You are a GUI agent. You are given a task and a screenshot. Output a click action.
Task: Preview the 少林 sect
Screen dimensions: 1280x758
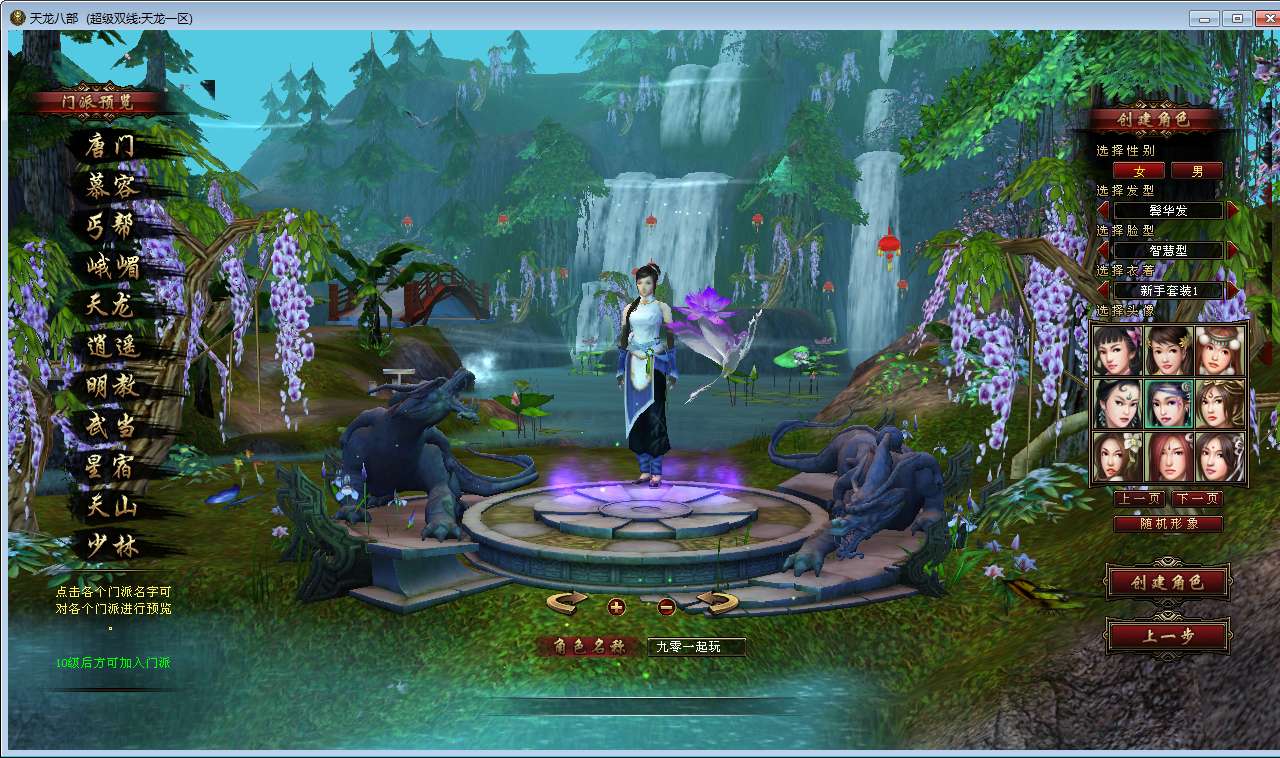pyautogui.click(x=112, y=546)
